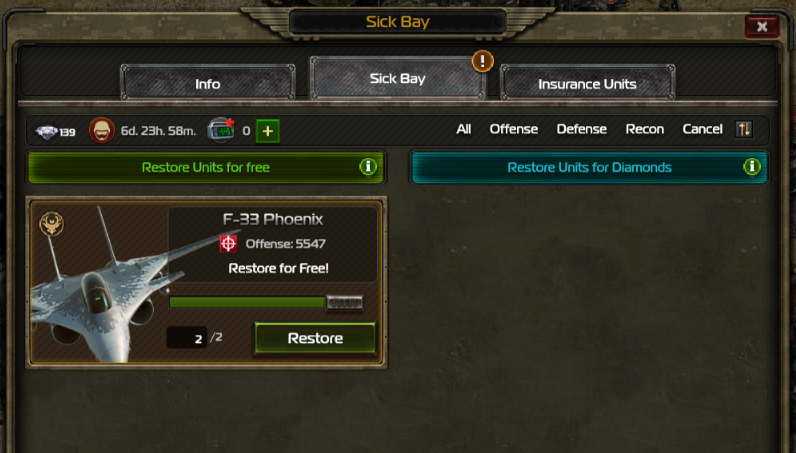
Task: Select the F-33 Phoenix jet thumbnail
Action: click(97, 290)
